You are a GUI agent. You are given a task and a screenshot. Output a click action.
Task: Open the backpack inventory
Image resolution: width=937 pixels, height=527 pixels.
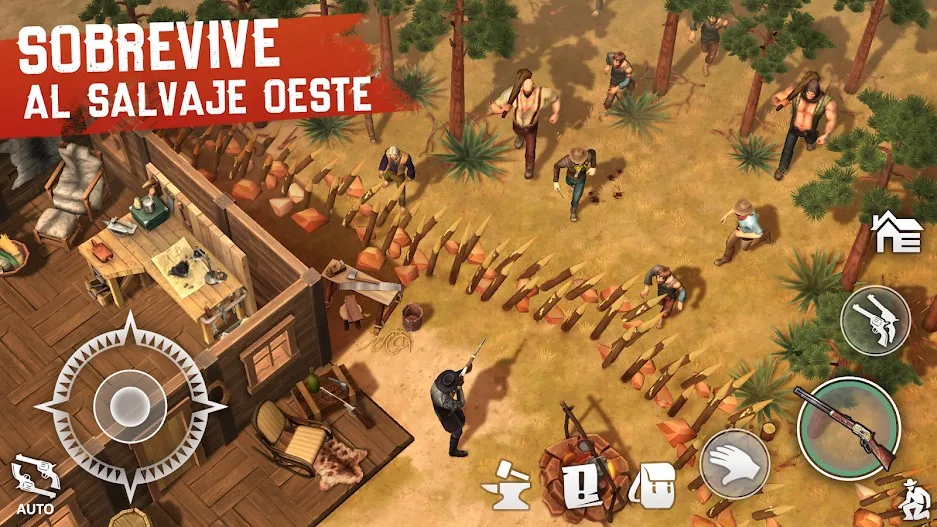(654, 487)
